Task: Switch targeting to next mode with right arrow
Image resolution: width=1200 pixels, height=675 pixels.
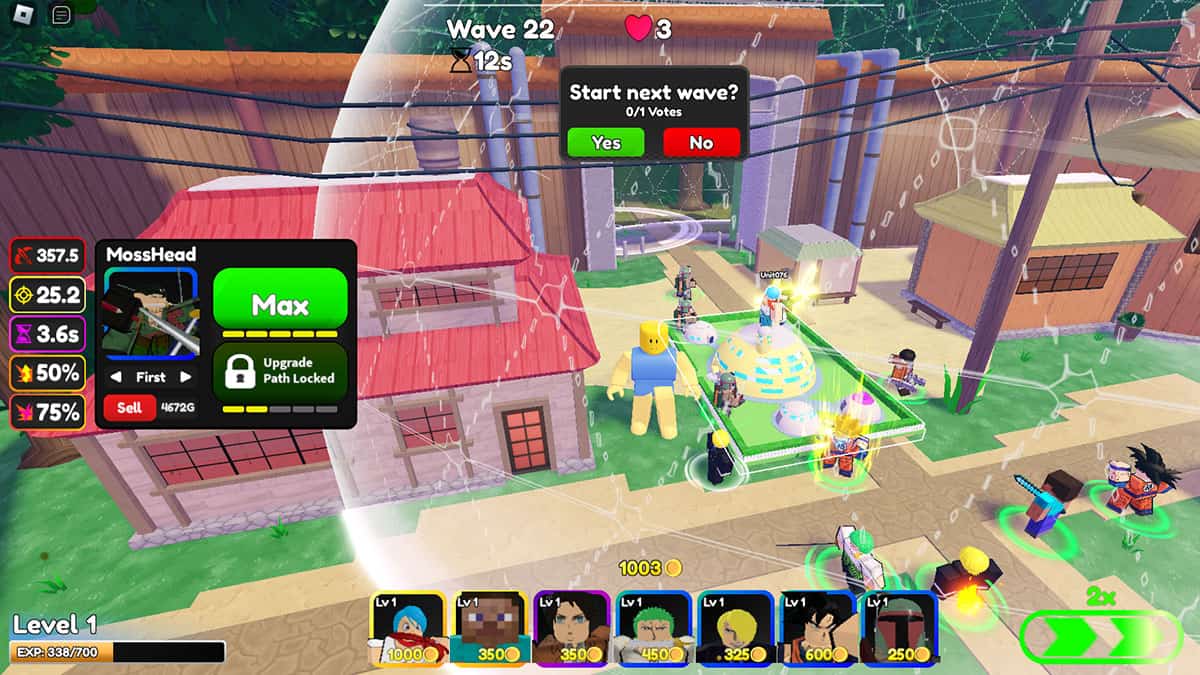Action: click(185, 377)
